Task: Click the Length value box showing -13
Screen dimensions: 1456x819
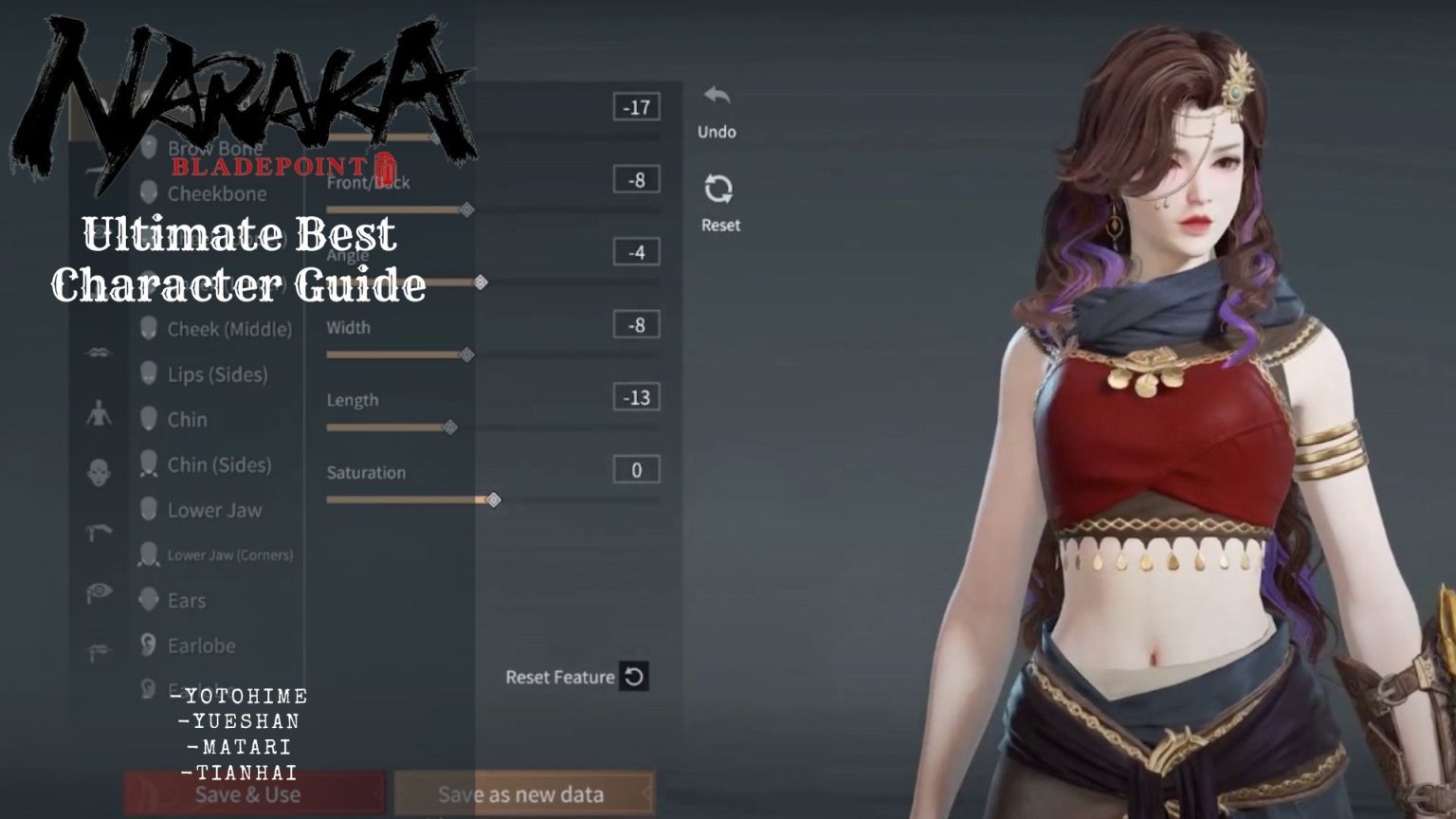Action: tap(634, 395)
